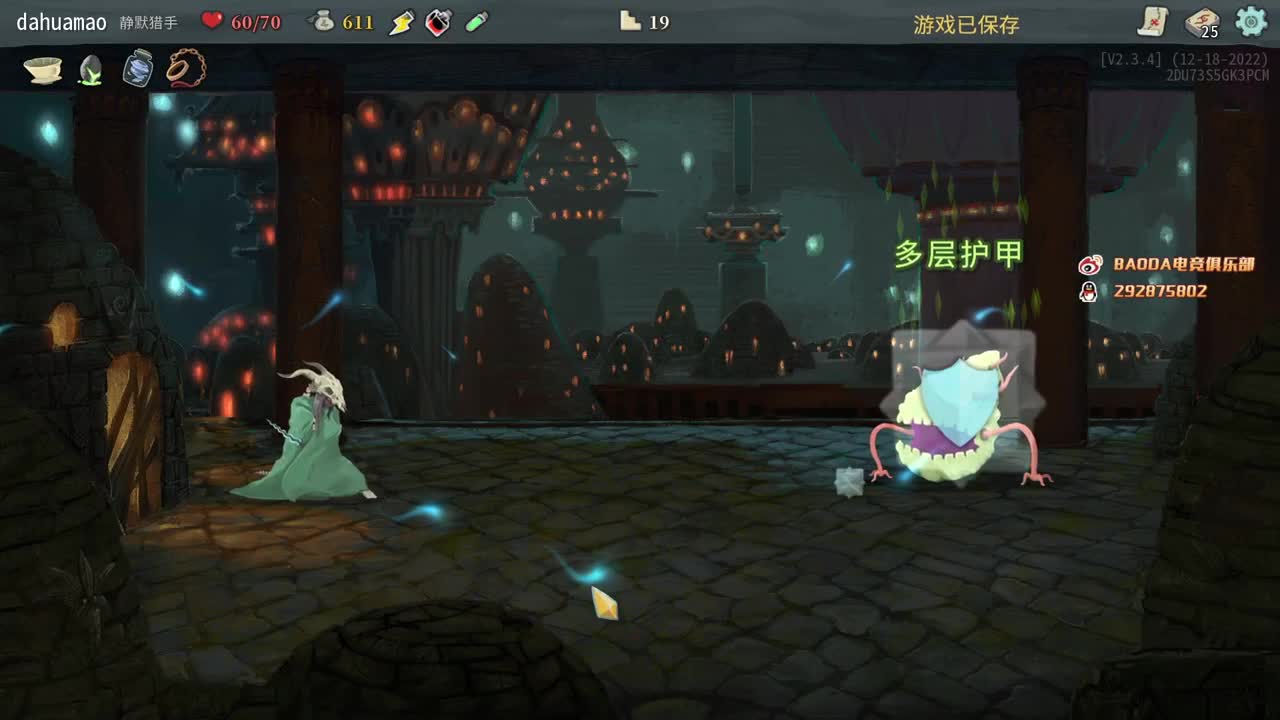Inspect the sprouting egg relic
The height and width of the screenshot is (720, 1280).
(89, 70)
